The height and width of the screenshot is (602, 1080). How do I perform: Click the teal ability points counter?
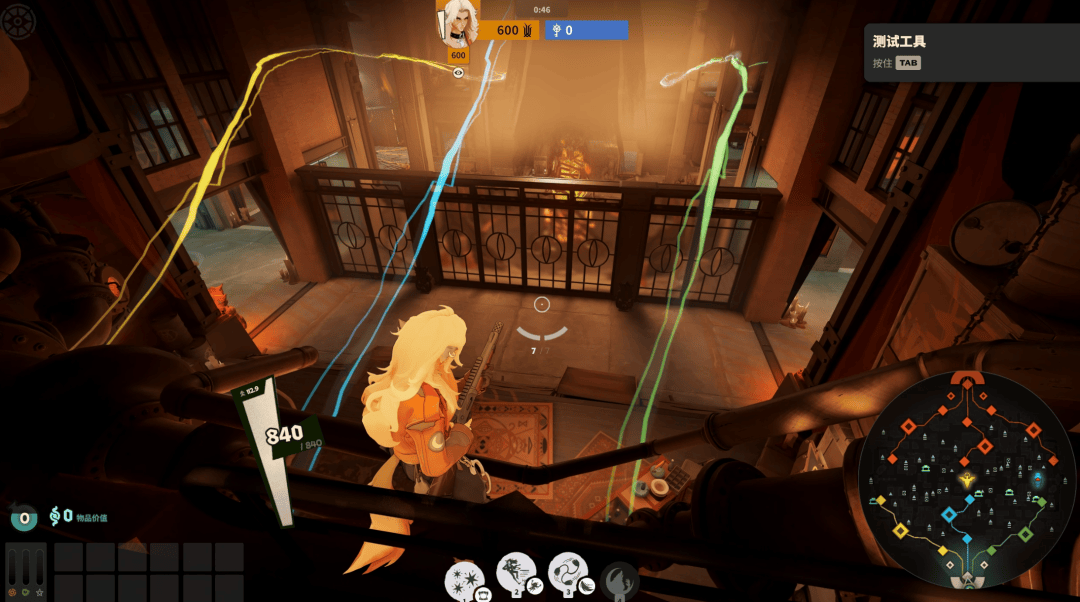pyautogui.click(x=23, y=518)
